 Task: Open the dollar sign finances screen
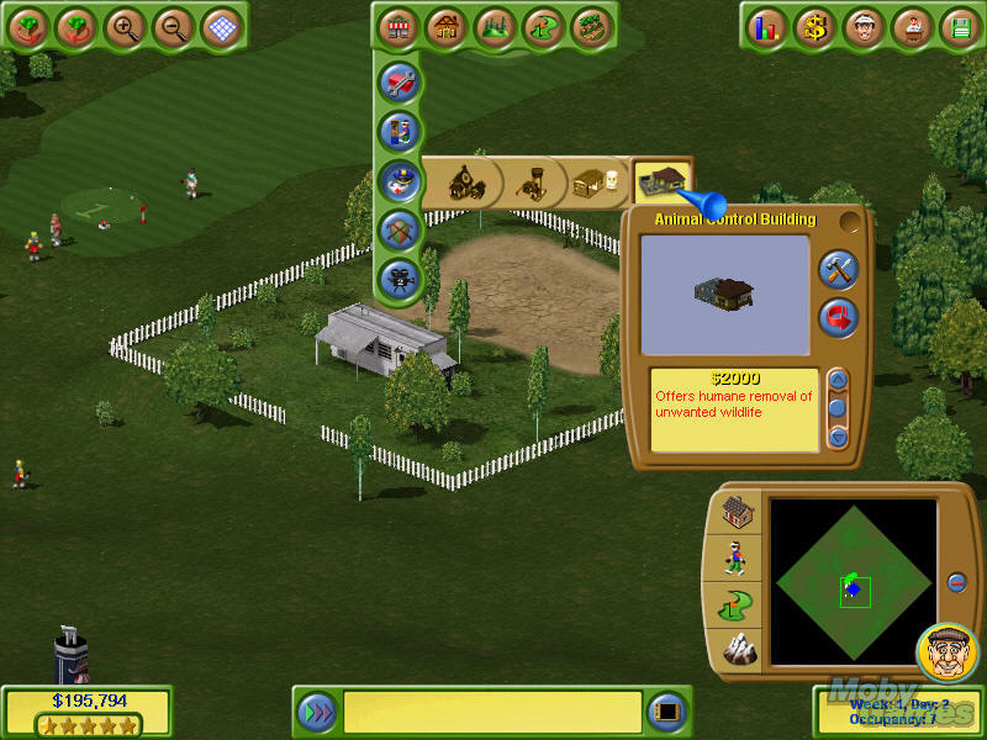(816, 28)
